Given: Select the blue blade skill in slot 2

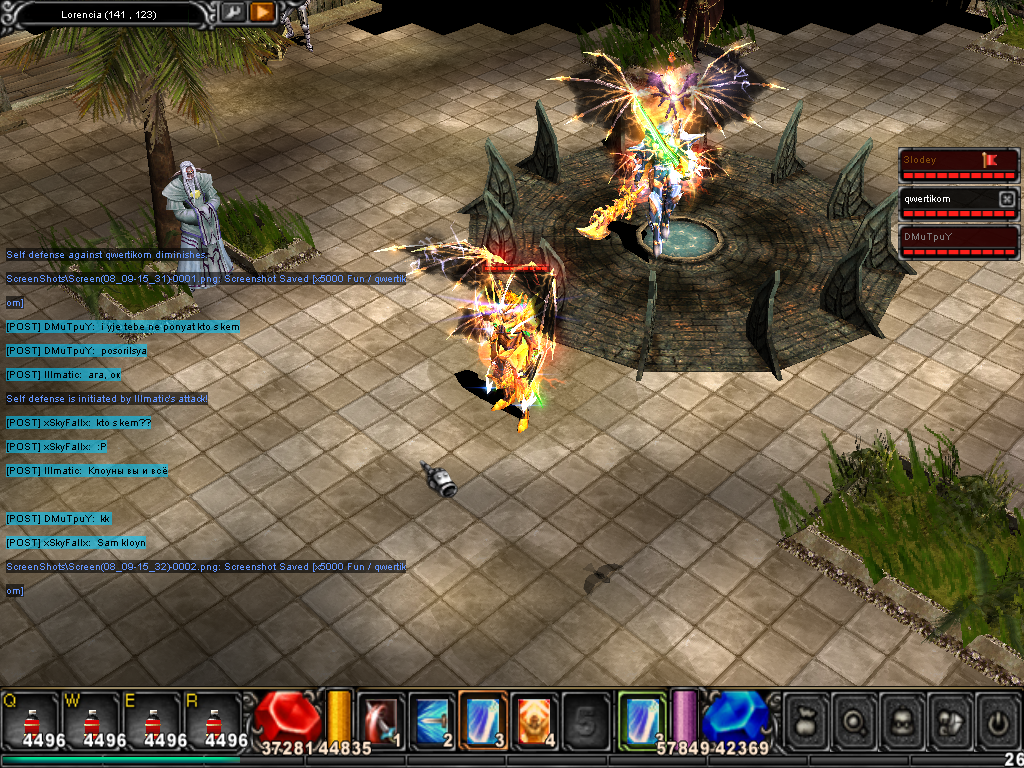Looking at the screenshot, I should [432, 719].
